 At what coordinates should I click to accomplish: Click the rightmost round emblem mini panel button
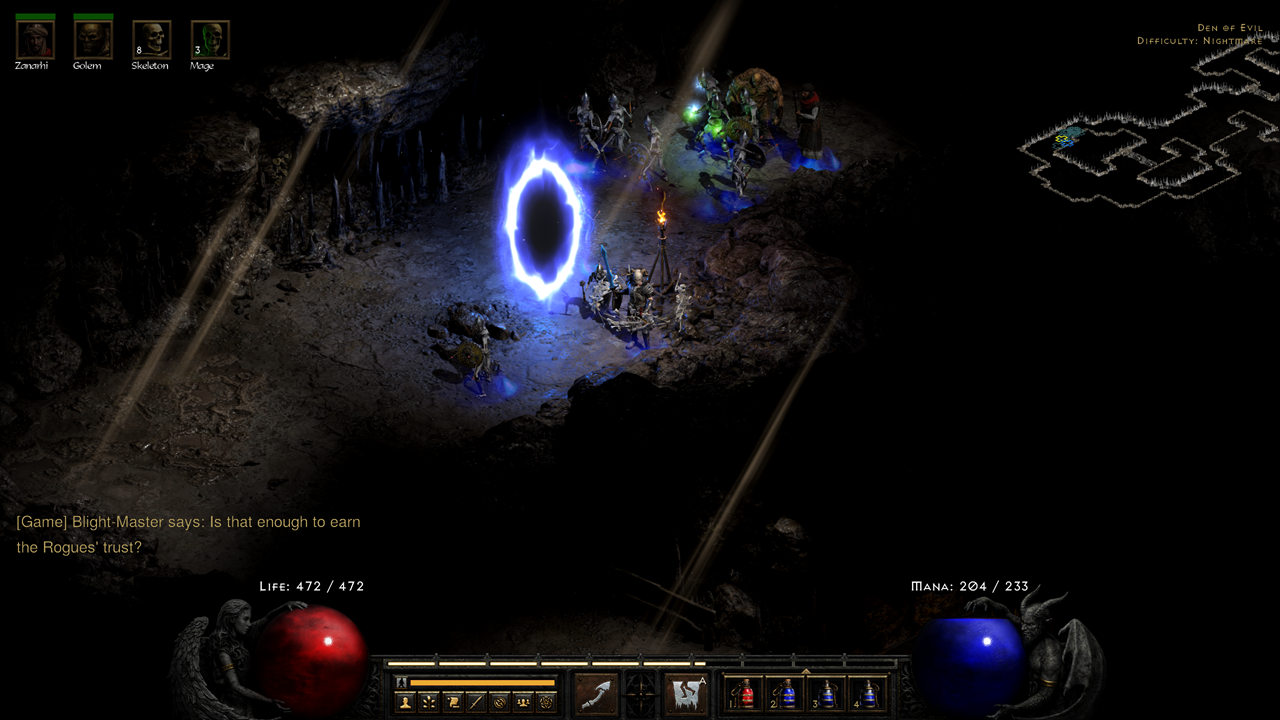(546, 702)
